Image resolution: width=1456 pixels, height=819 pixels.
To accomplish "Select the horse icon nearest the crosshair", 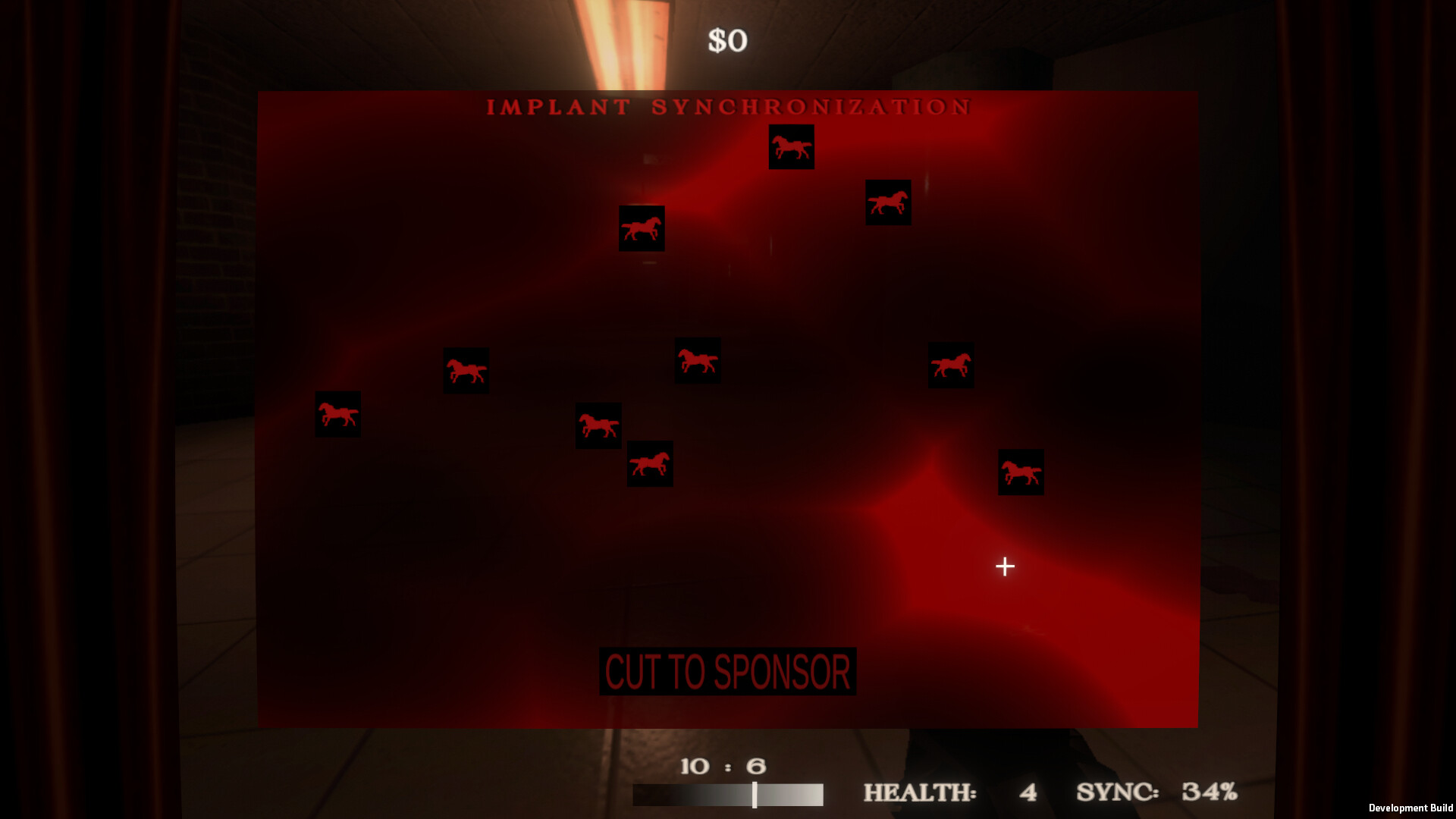I will point(1021,472).
